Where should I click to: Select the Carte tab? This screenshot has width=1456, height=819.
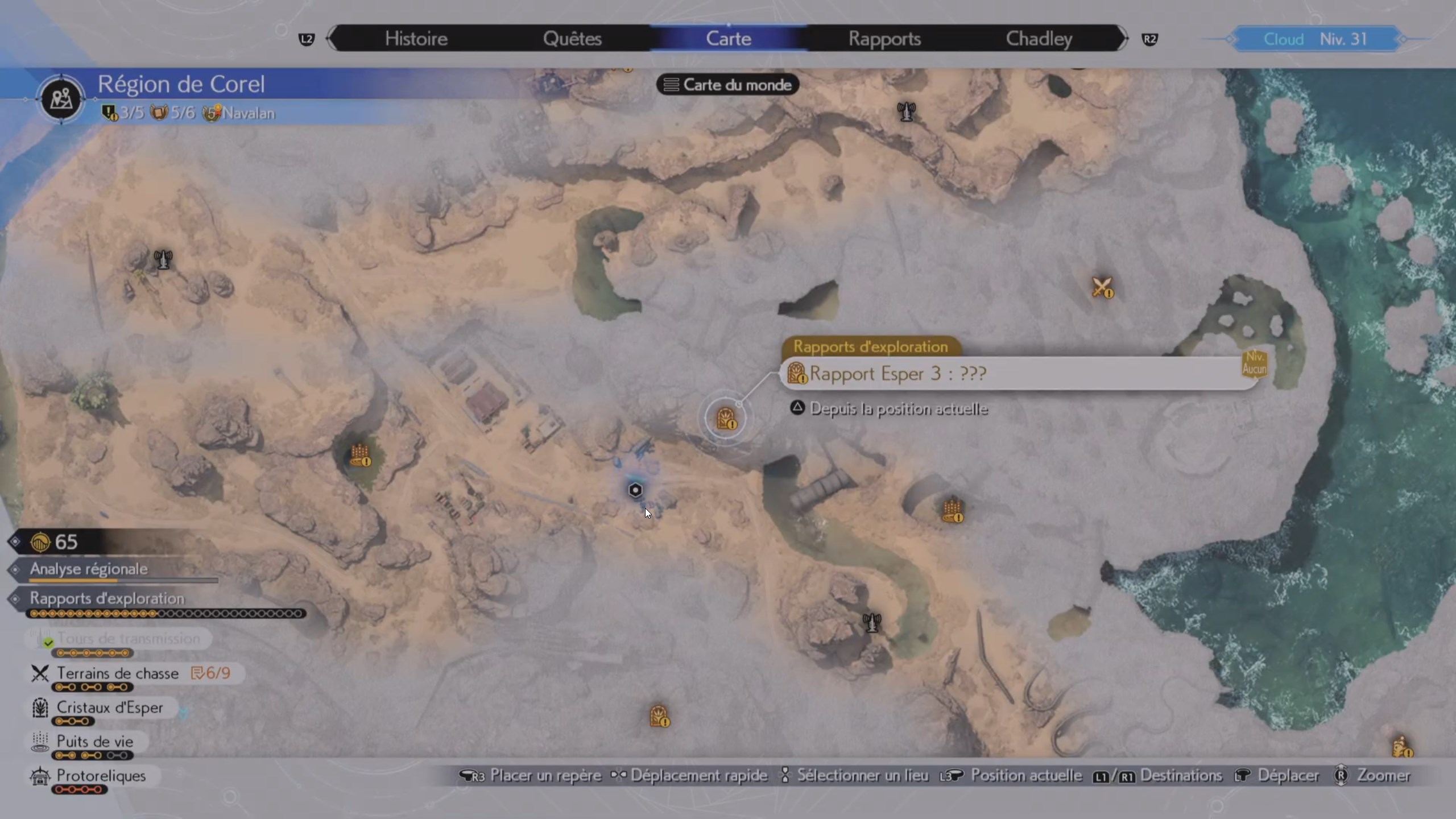click(x=729, y=39)
